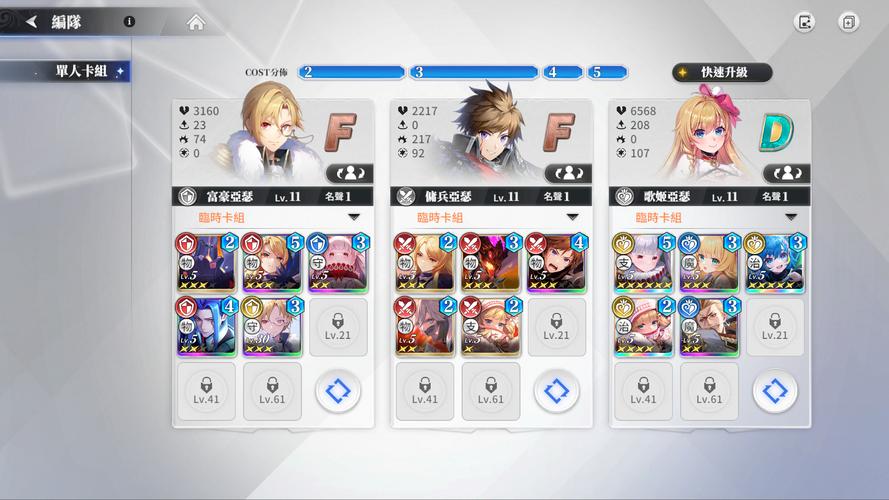Click the first top-right deck export icon
The image size is (889, 500).
pos(804,22)
